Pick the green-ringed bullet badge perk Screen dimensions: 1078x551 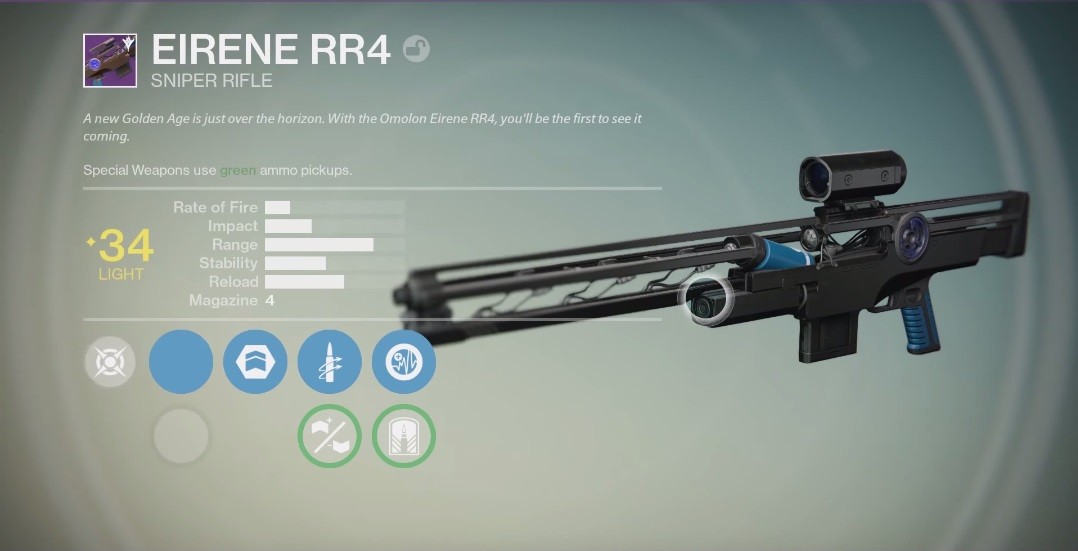tap(404, 436)
